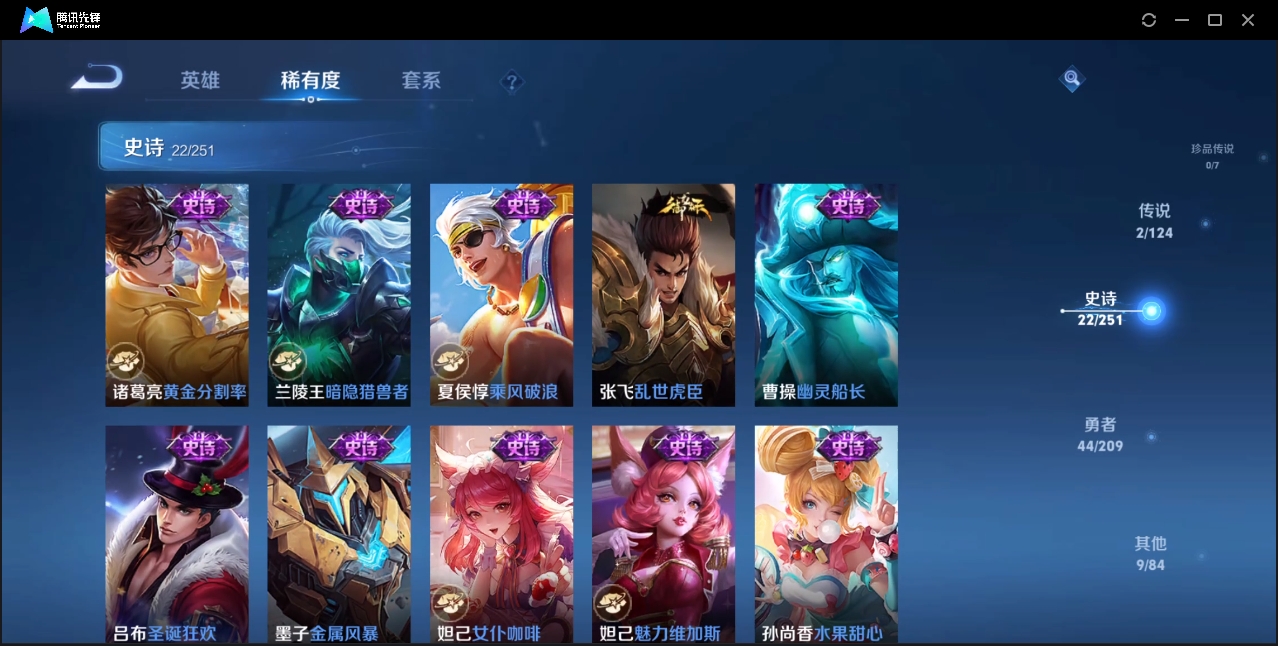Viewport: 1278px width, 646px height.
Task: Open the question mark help icon
Action: point(512,81)
